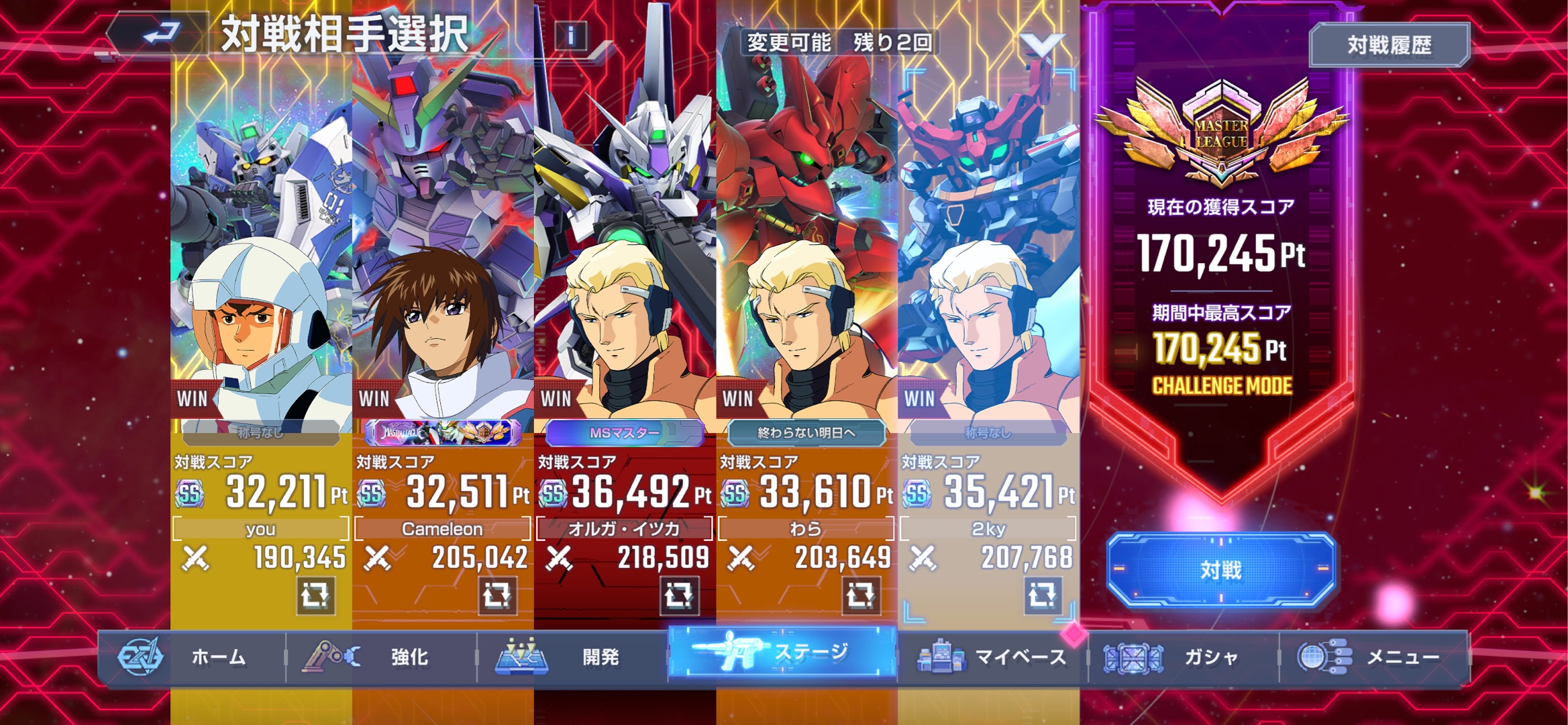Change opponent オルガ・イツカ via swap icon
Viewport: 1568px width, 725px height.
click(x=679, y=595)
